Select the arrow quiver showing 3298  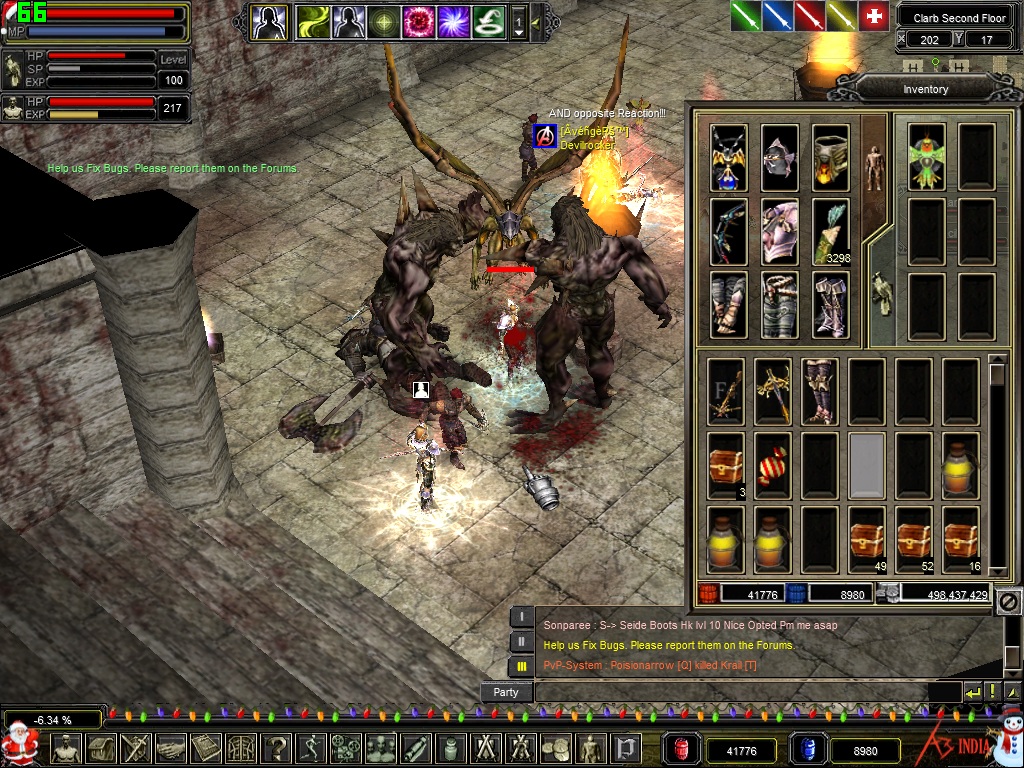(x=830, y=231)
